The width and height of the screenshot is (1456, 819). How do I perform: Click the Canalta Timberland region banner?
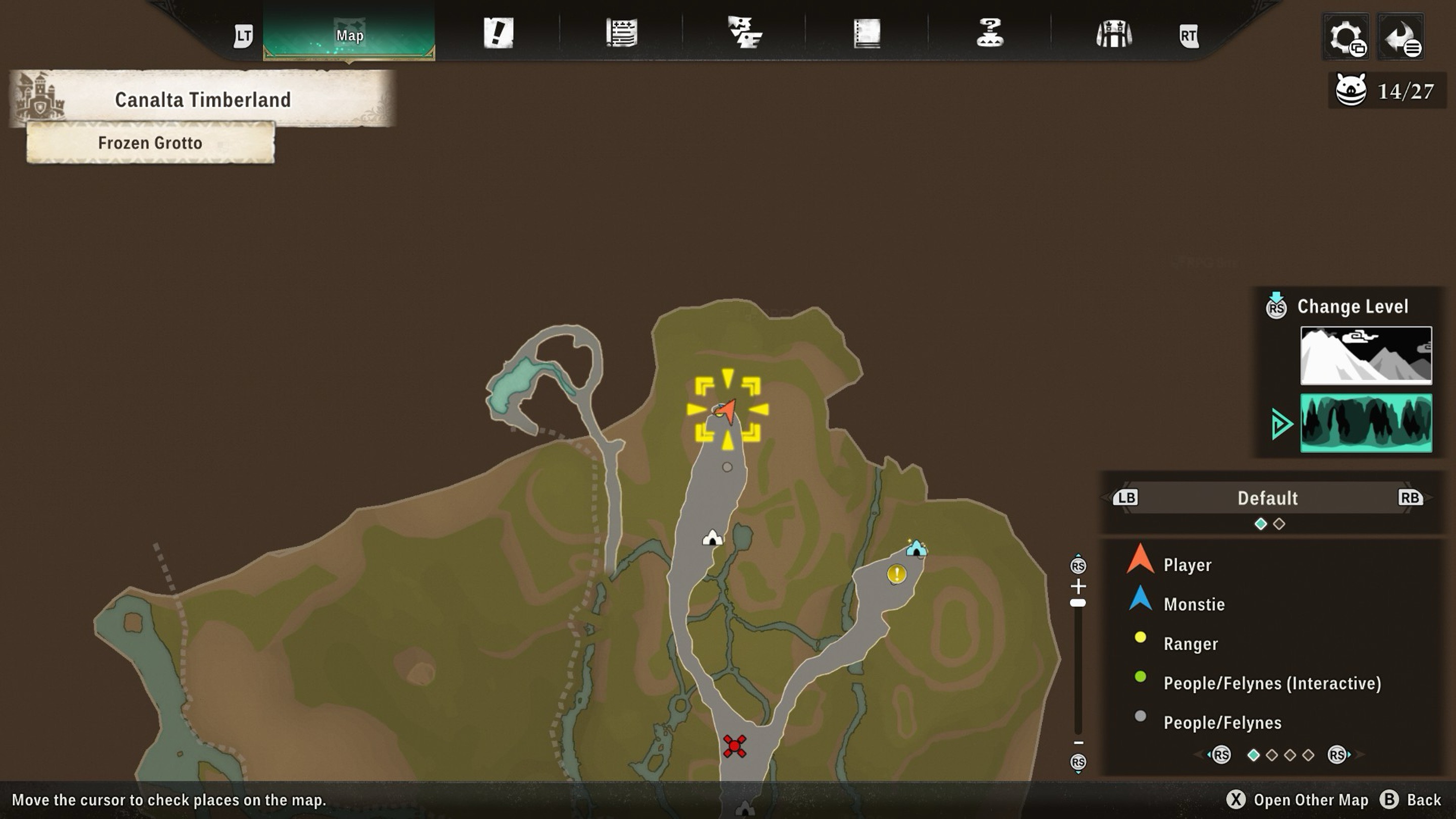coord(202,100)
